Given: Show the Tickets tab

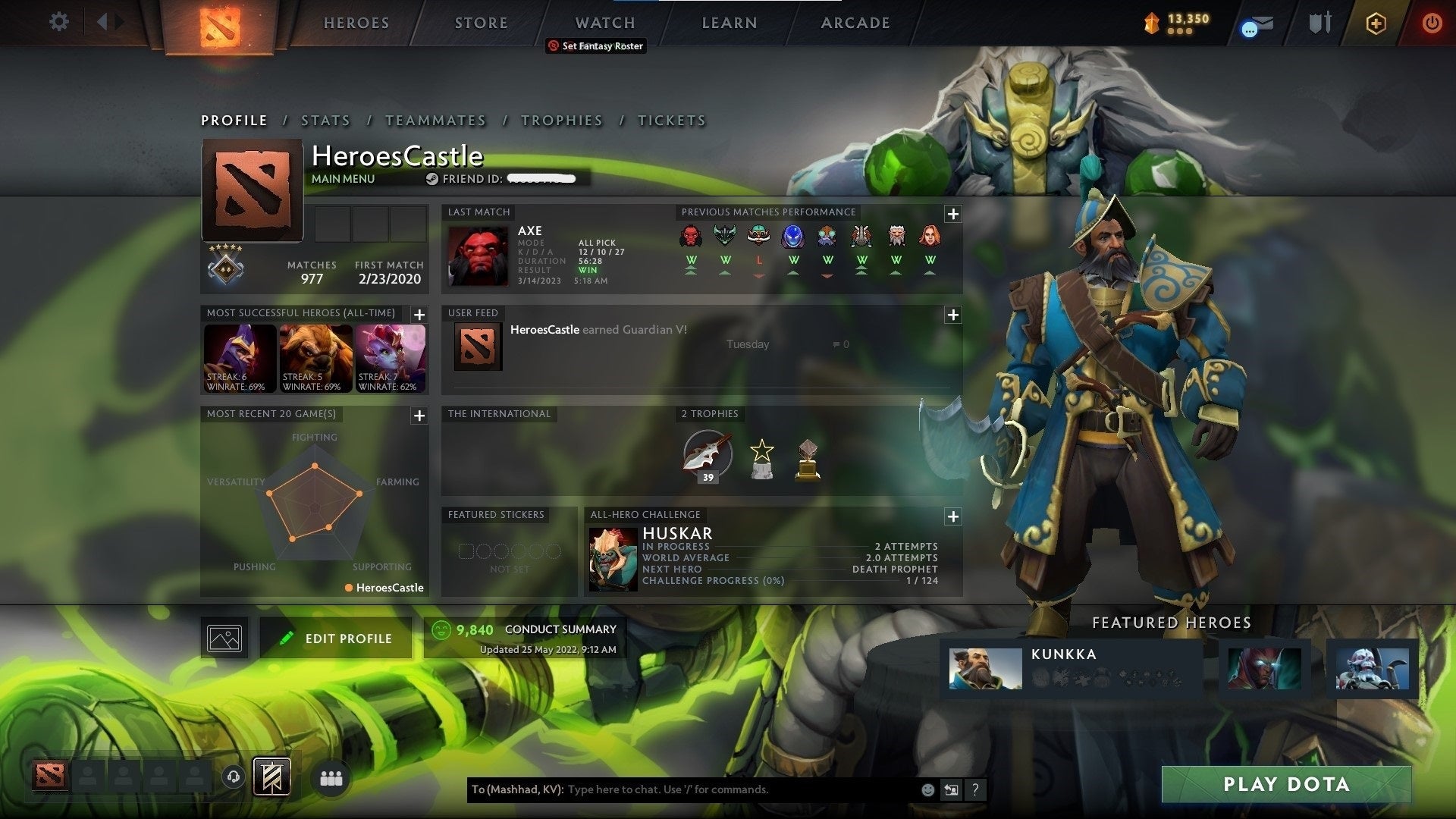Looking at the screenshot, I should tap(671, 121).
